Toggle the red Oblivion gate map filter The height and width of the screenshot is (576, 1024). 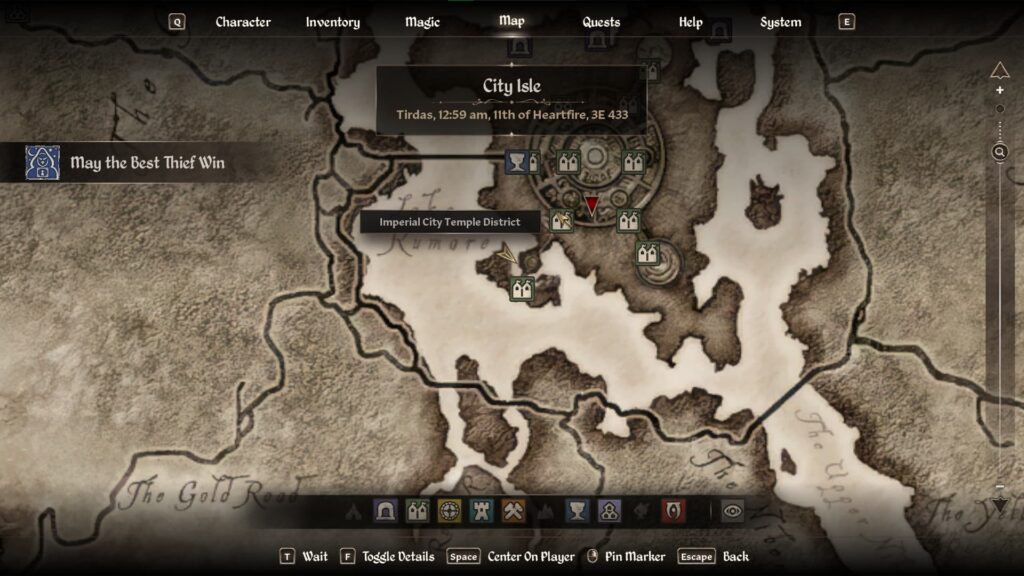pos(673,511)
